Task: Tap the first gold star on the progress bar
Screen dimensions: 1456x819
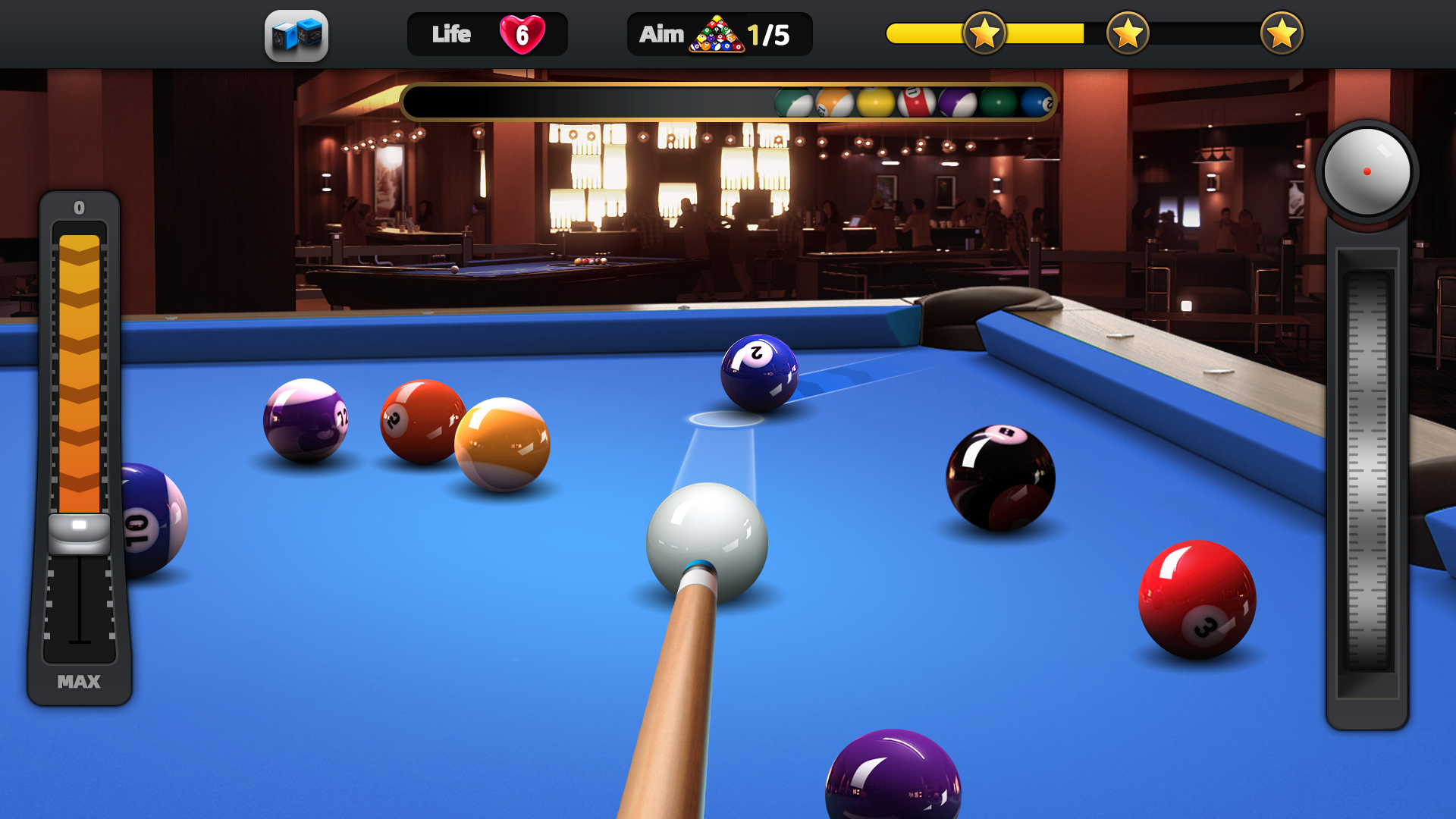Action: pos(986,33)
